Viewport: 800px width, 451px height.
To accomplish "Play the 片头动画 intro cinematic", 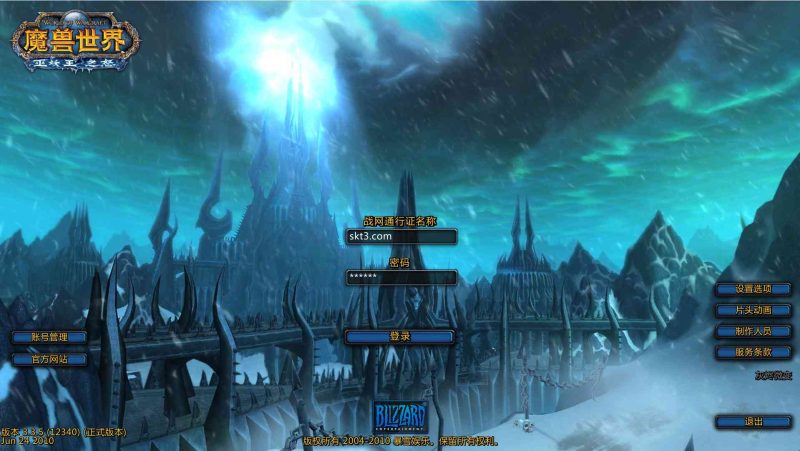I will pos(754,310).
